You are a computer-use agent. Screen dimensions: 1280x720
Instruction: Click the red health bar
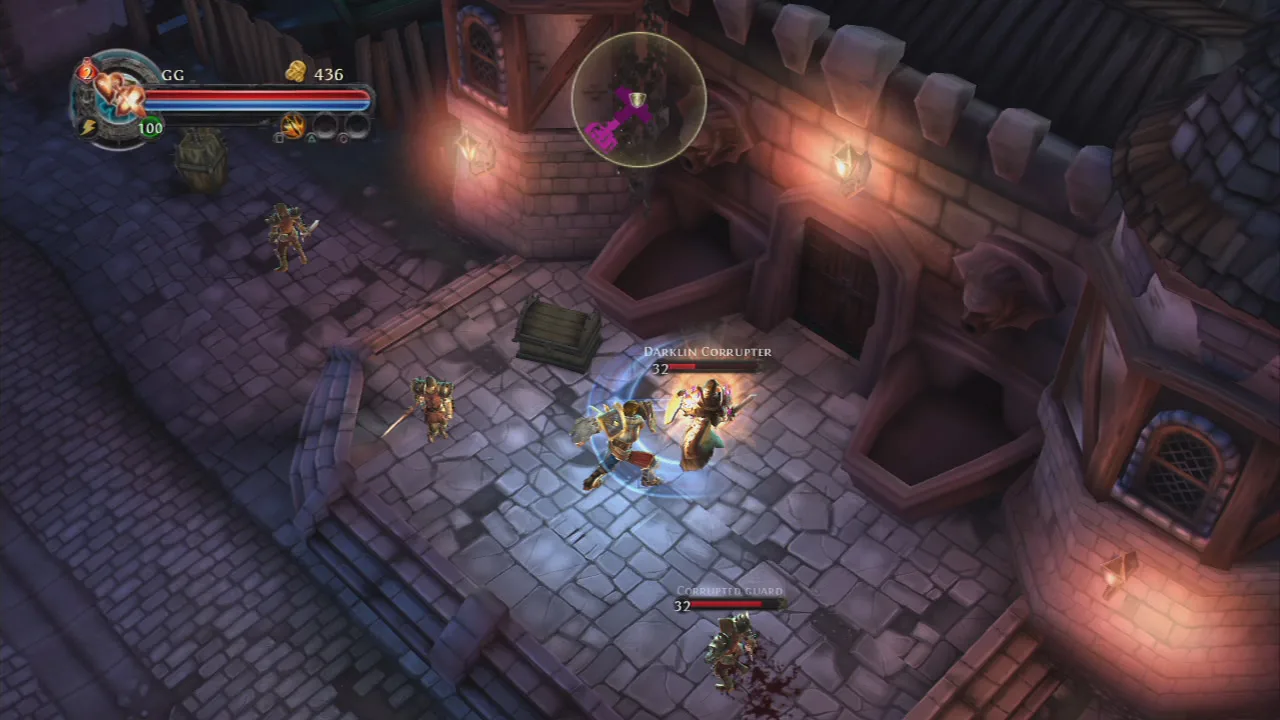(257, 95)
